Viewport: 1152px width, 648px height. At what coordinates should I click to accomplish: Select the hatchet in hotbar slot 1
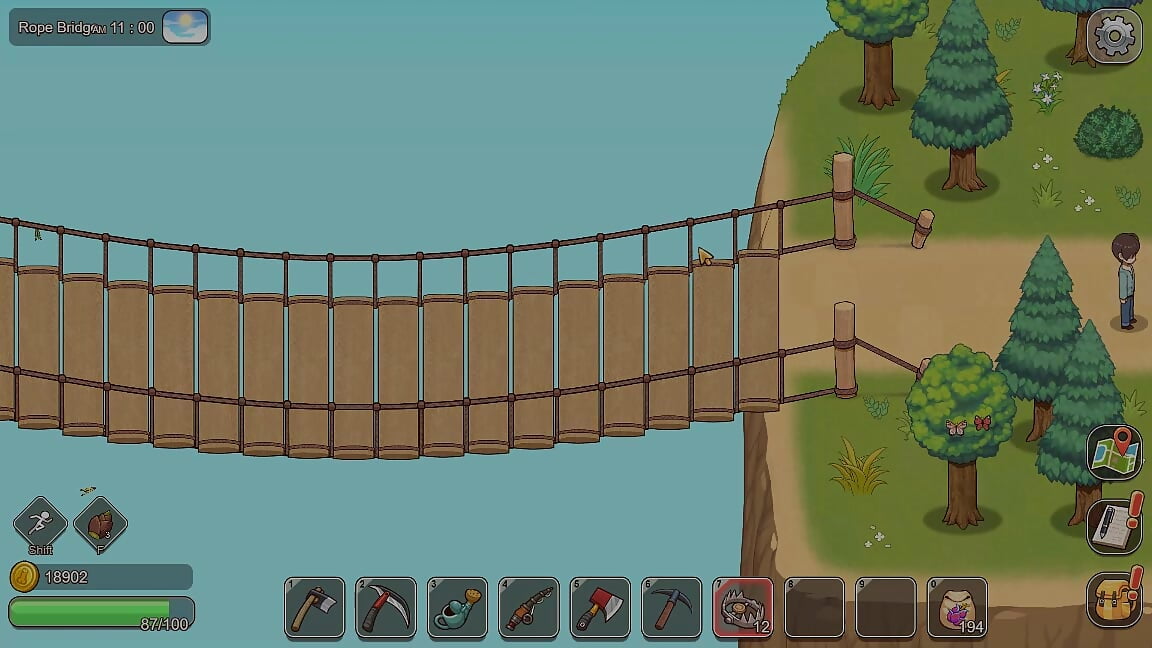click(315, 607)
